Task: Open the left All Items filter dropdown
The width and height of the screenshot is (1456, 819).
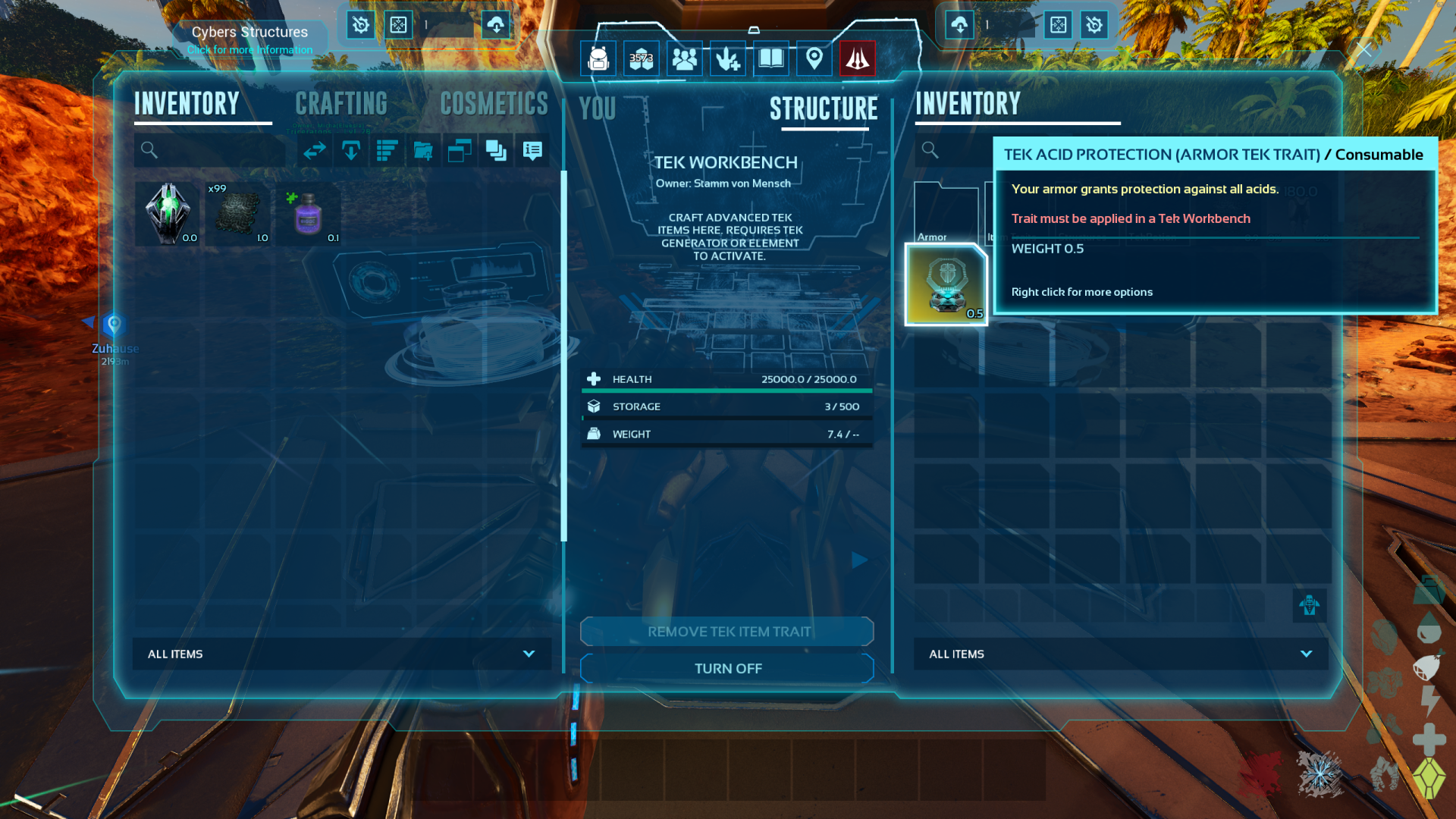Action: [x=342, y=654]
